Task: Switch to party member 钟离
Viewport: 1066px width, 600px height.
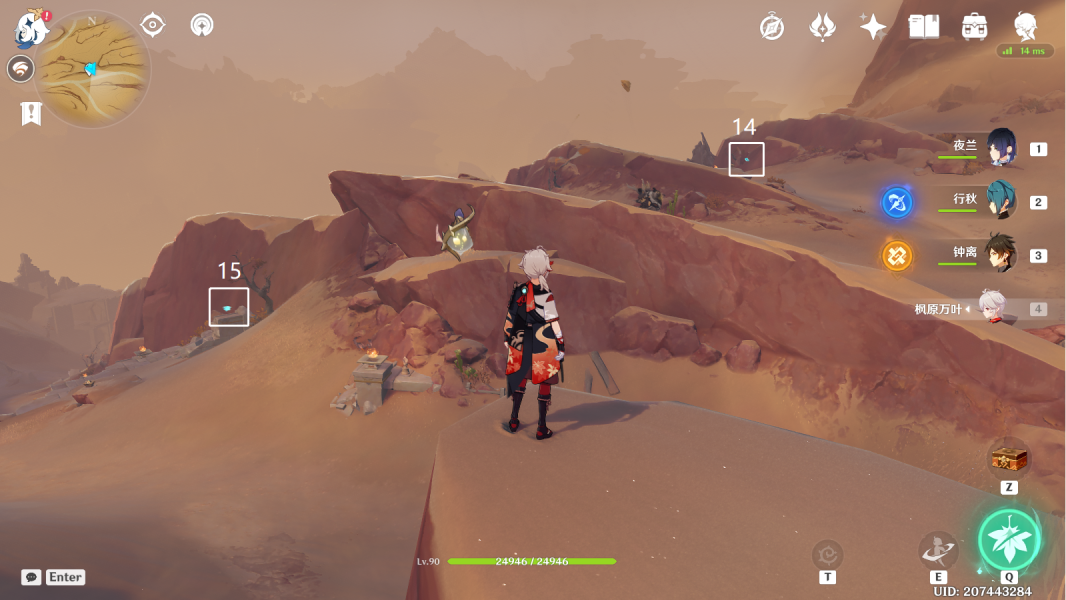Action: (1001, 253)
